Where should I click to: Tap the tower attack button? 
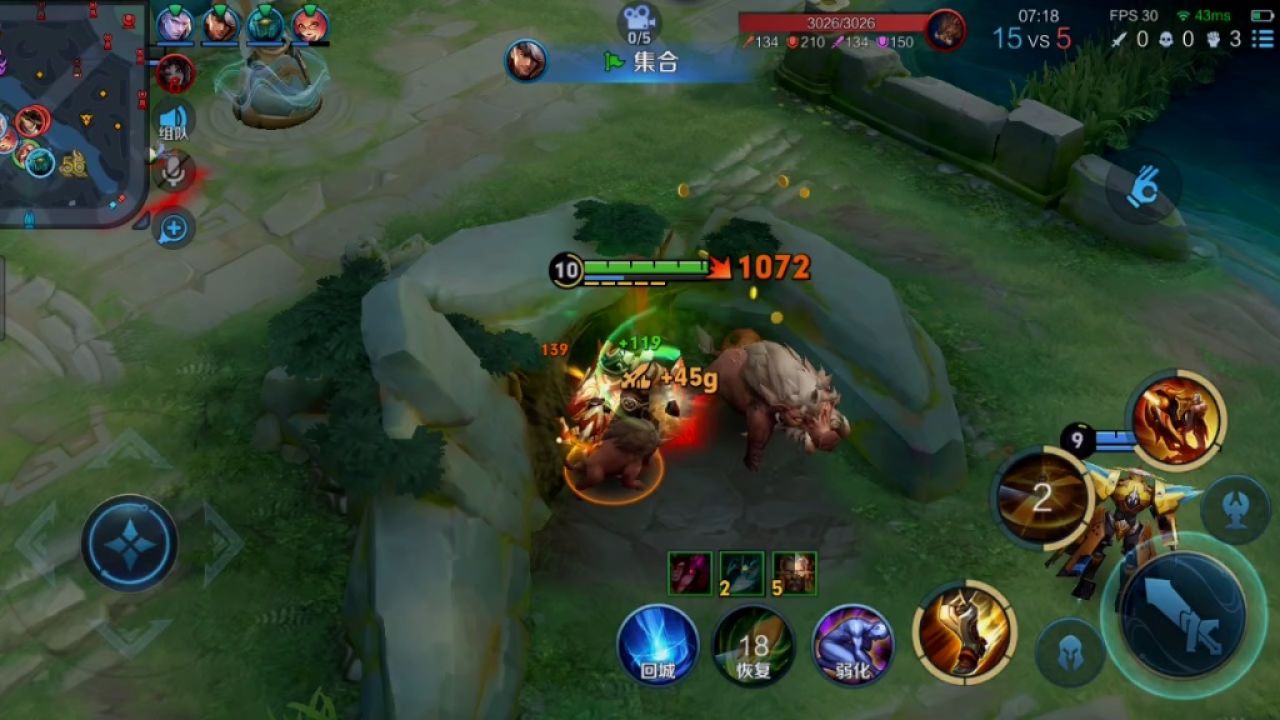pos(1234,510)
